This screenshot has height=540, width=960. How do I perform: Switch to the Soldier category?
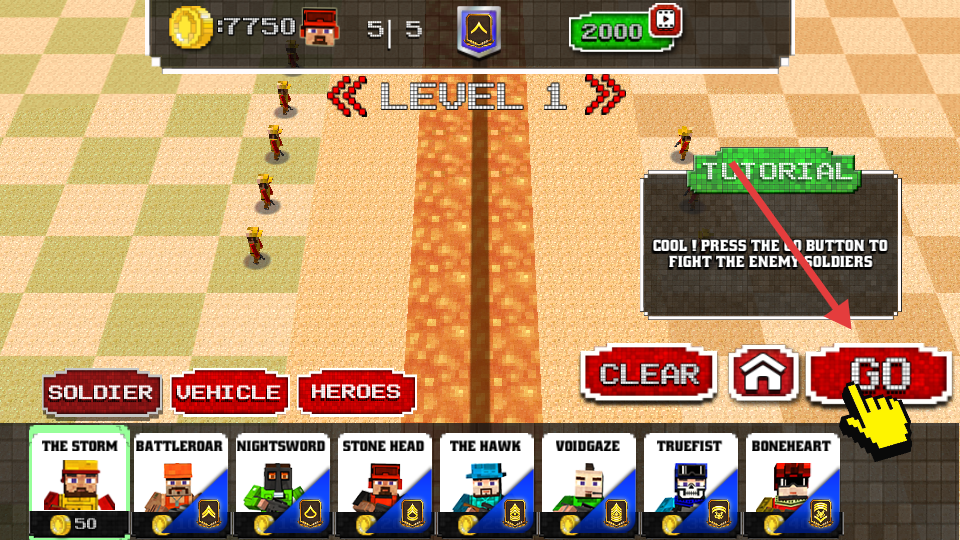100,393
